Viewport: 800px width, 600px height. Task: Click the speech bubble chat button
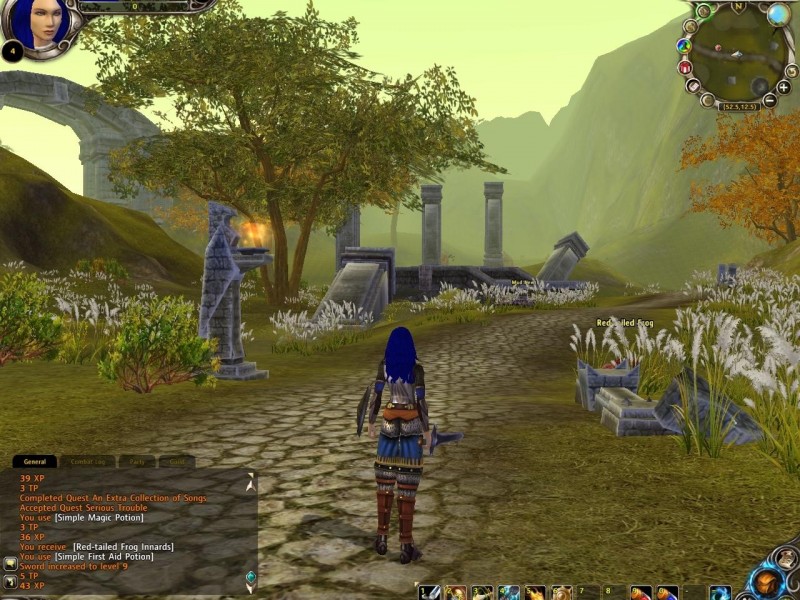(10, 563)
